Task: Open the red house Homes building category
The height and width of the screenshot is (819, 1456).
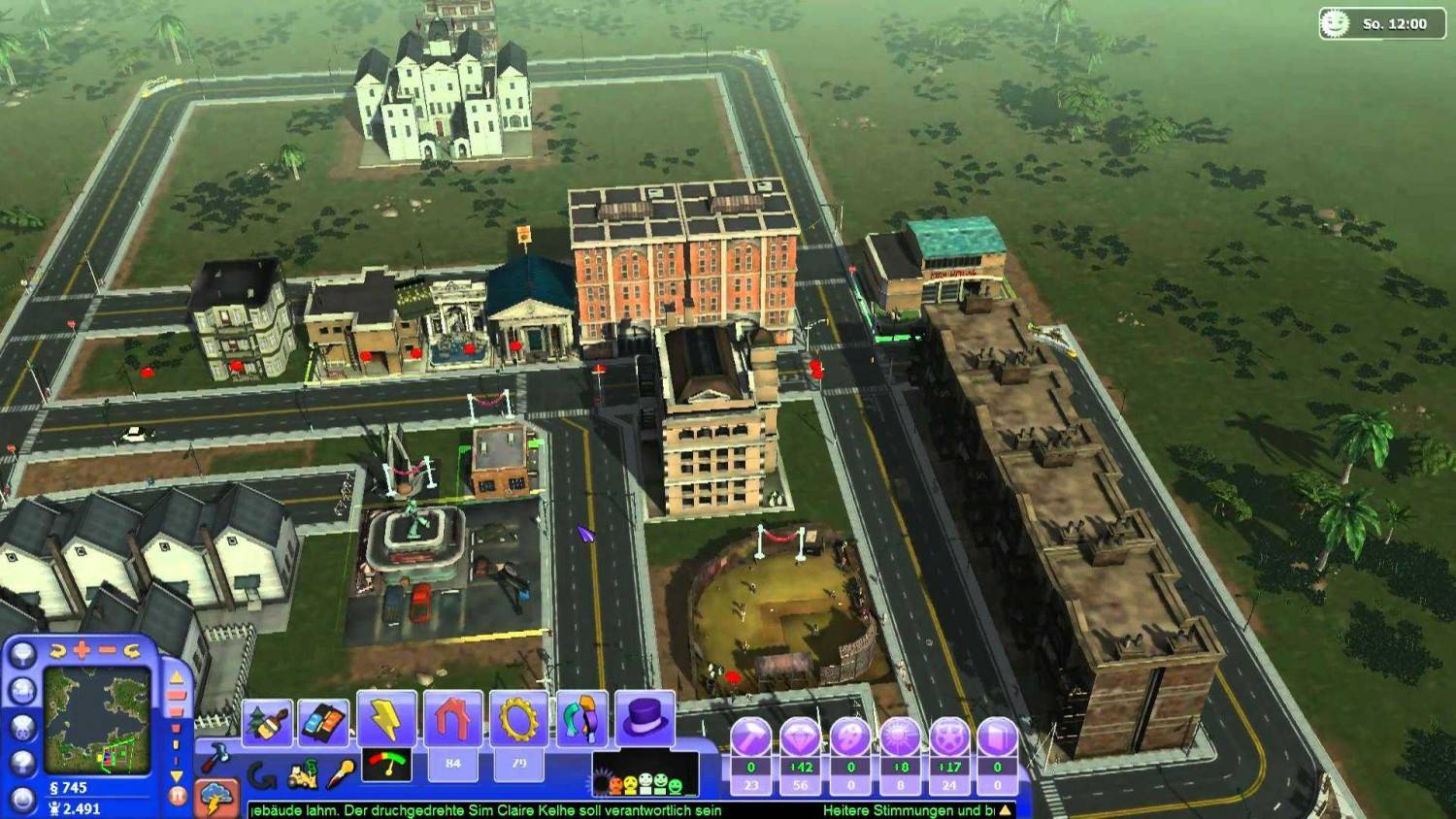Action: 450,718
